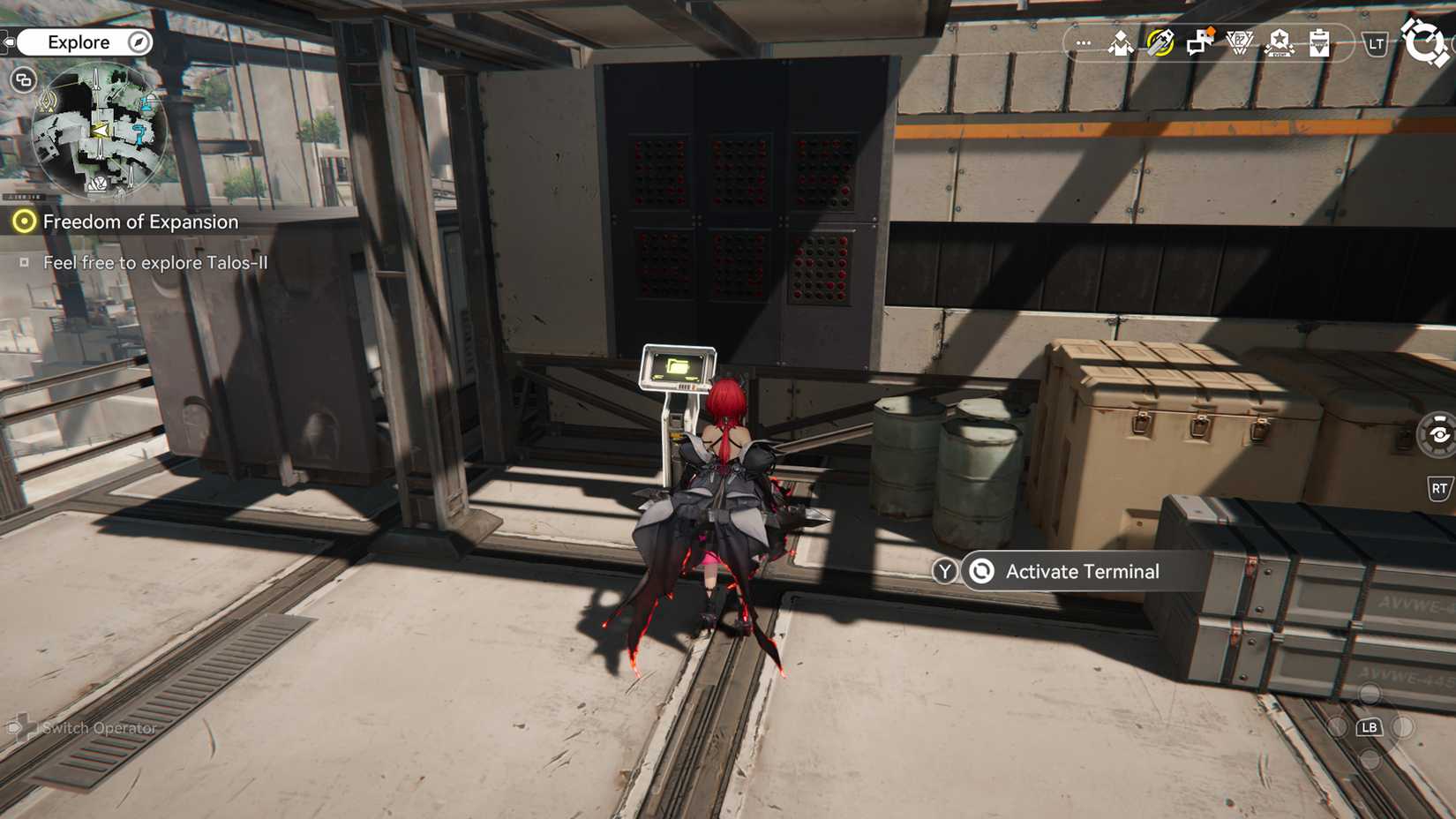Select the highlighted gadget tool icon
Image resolution: width=1456 pixels, height=819 pixels.
pyautogui.click(x=1160, y=41)
